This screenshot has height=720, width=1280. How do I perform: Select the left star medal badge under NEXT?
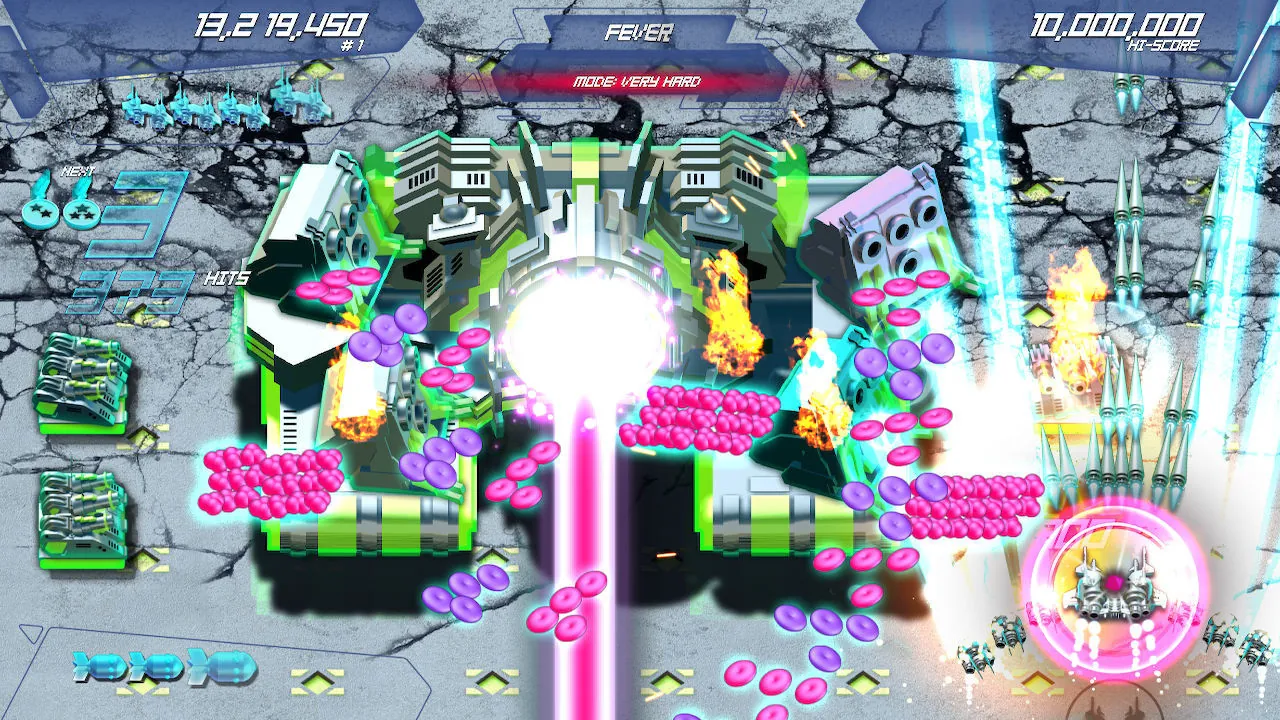tap(40, 213)
